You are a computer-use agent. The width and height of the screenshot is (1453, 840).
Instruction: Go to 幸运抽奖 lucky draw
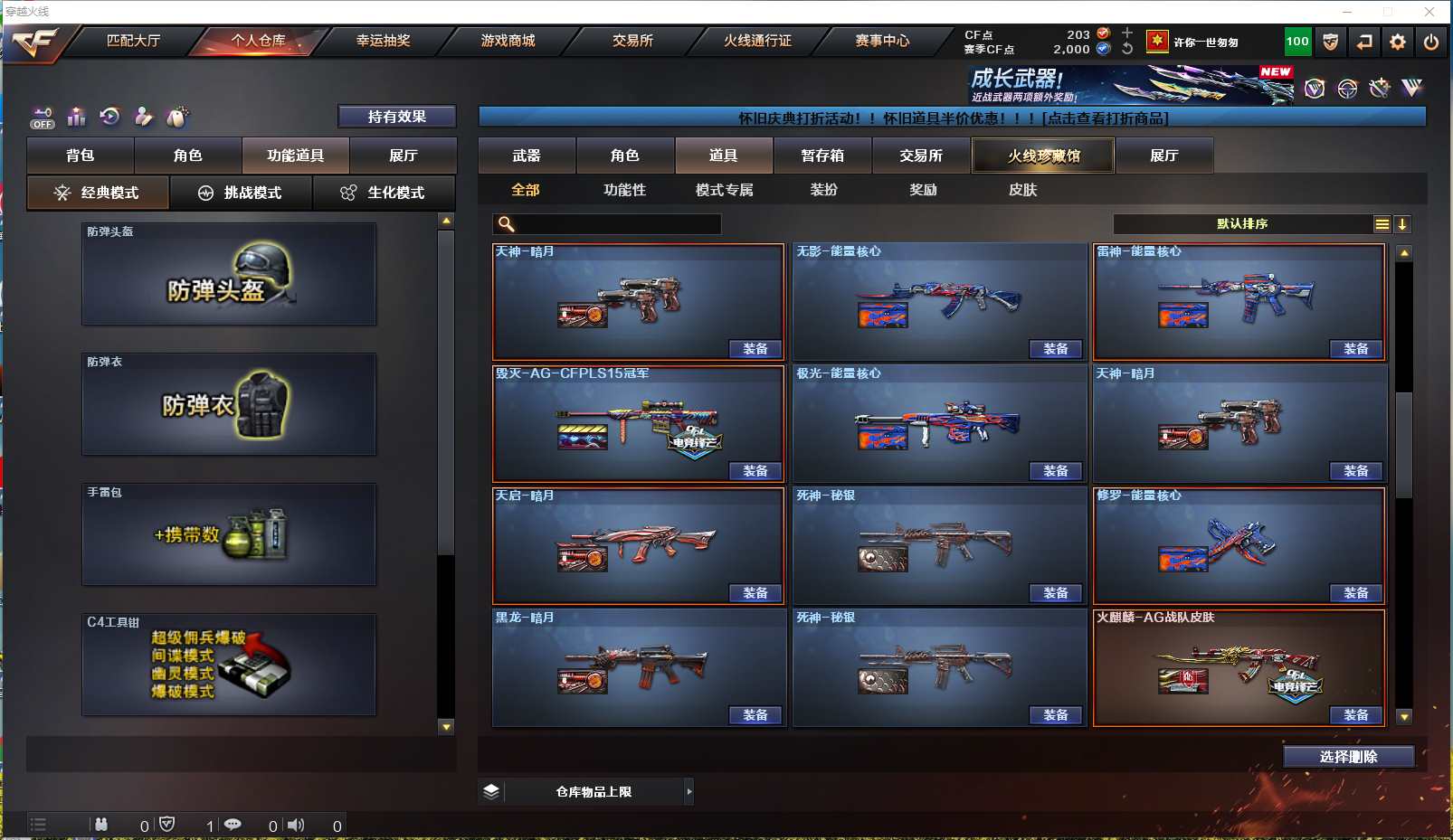[x=383, y=41]
